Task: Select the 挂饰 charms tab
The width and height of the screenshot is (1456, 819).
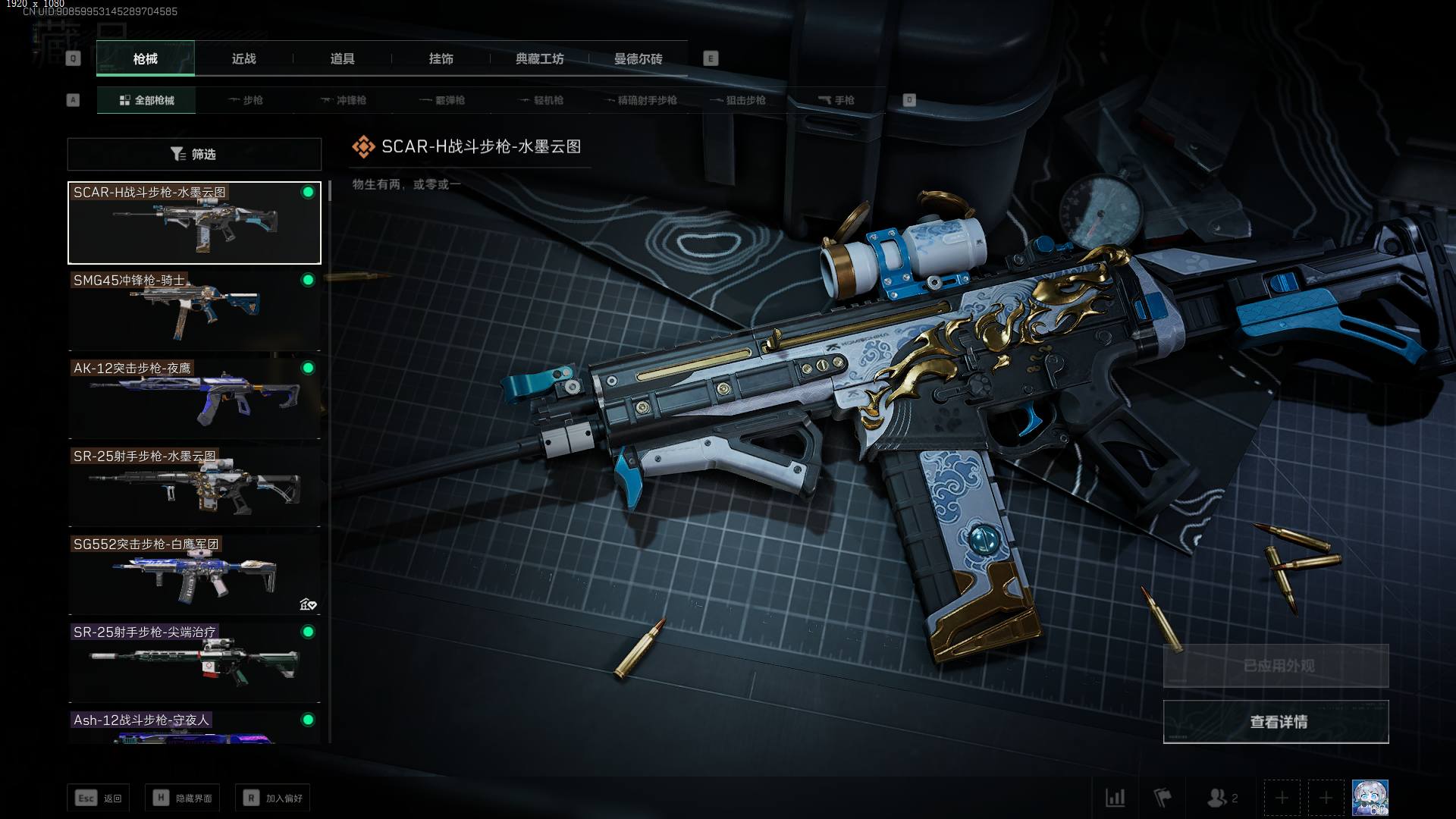Action: coord(441,59)
